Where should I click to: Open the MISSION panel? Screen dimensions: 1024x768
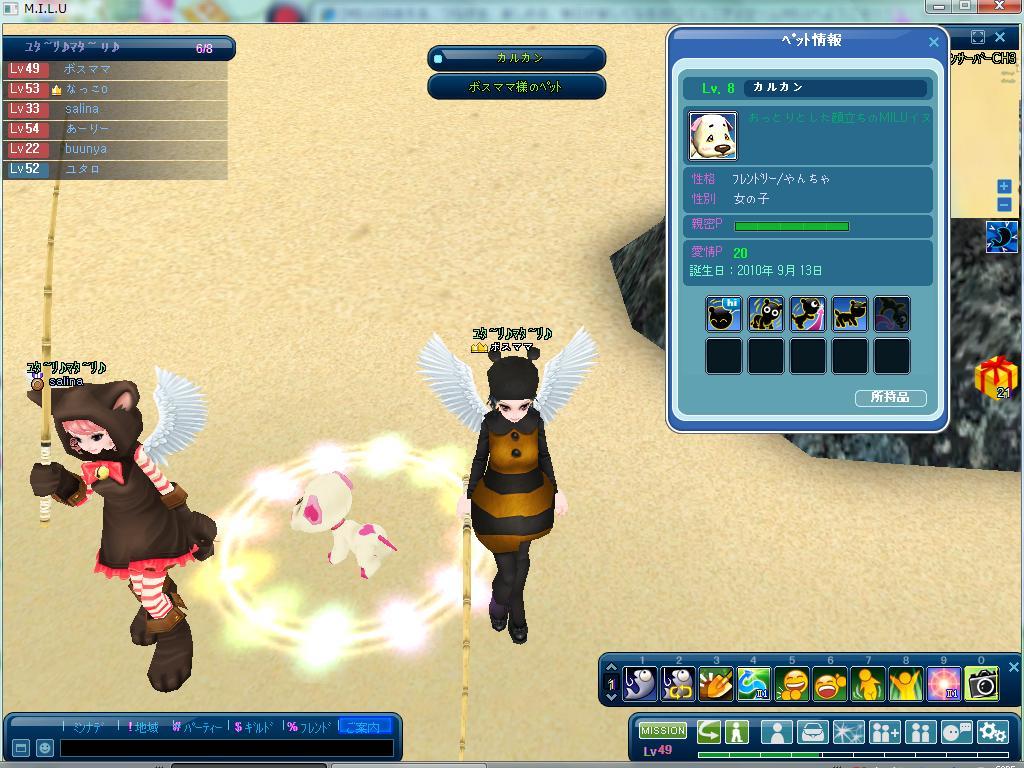[x=662, y=731]
